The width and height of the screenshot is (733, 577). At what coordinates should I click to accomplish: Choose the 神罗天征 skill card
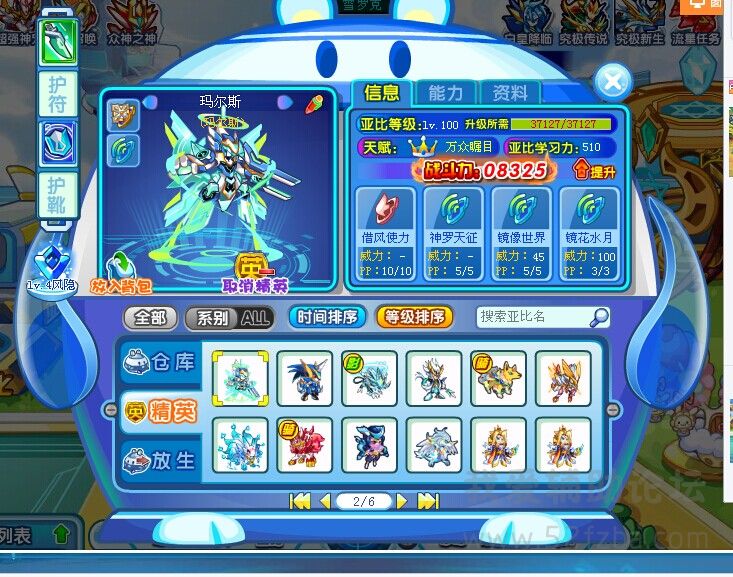pyautogui.click(x=452, y=229)
